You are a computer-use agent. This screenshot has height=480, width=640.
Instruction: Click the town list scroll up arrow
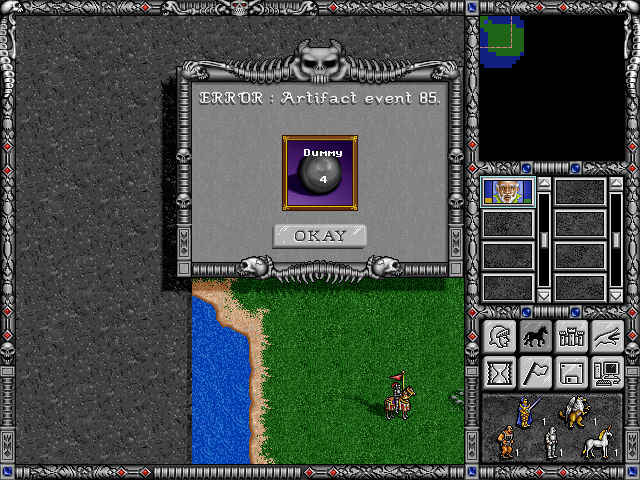click(x=616, y=183)
